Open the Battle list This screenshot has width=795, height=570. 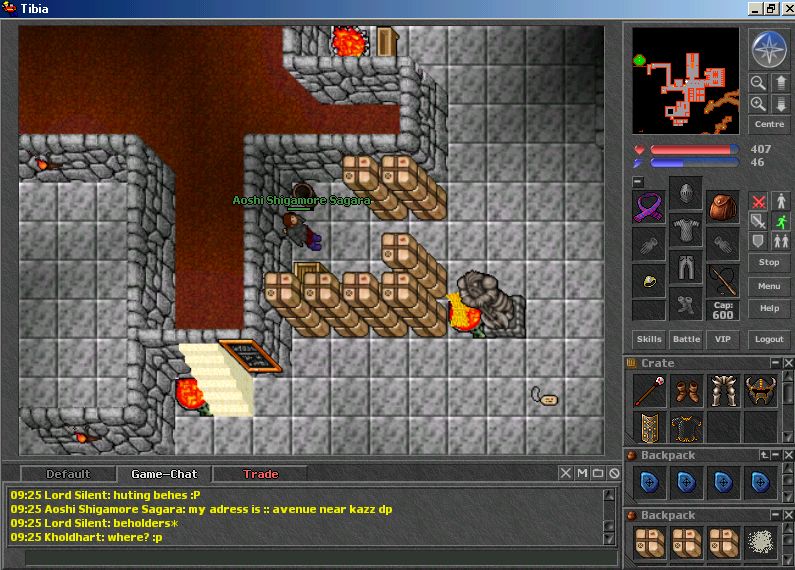pos(686,340)
